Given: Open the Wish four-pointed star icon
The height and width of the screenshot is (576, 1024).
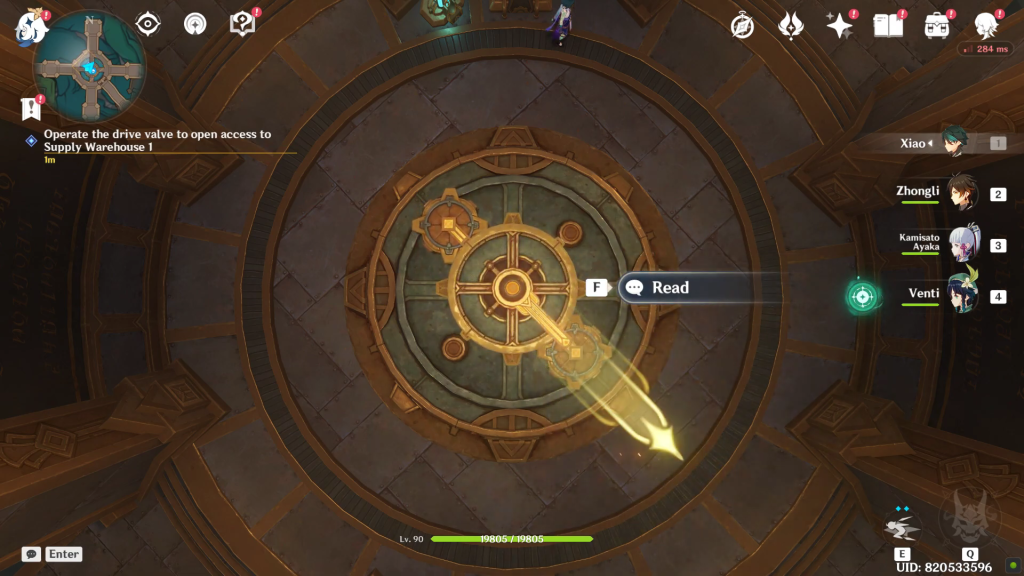Looking at the screenshot, I should pos(838,26).
